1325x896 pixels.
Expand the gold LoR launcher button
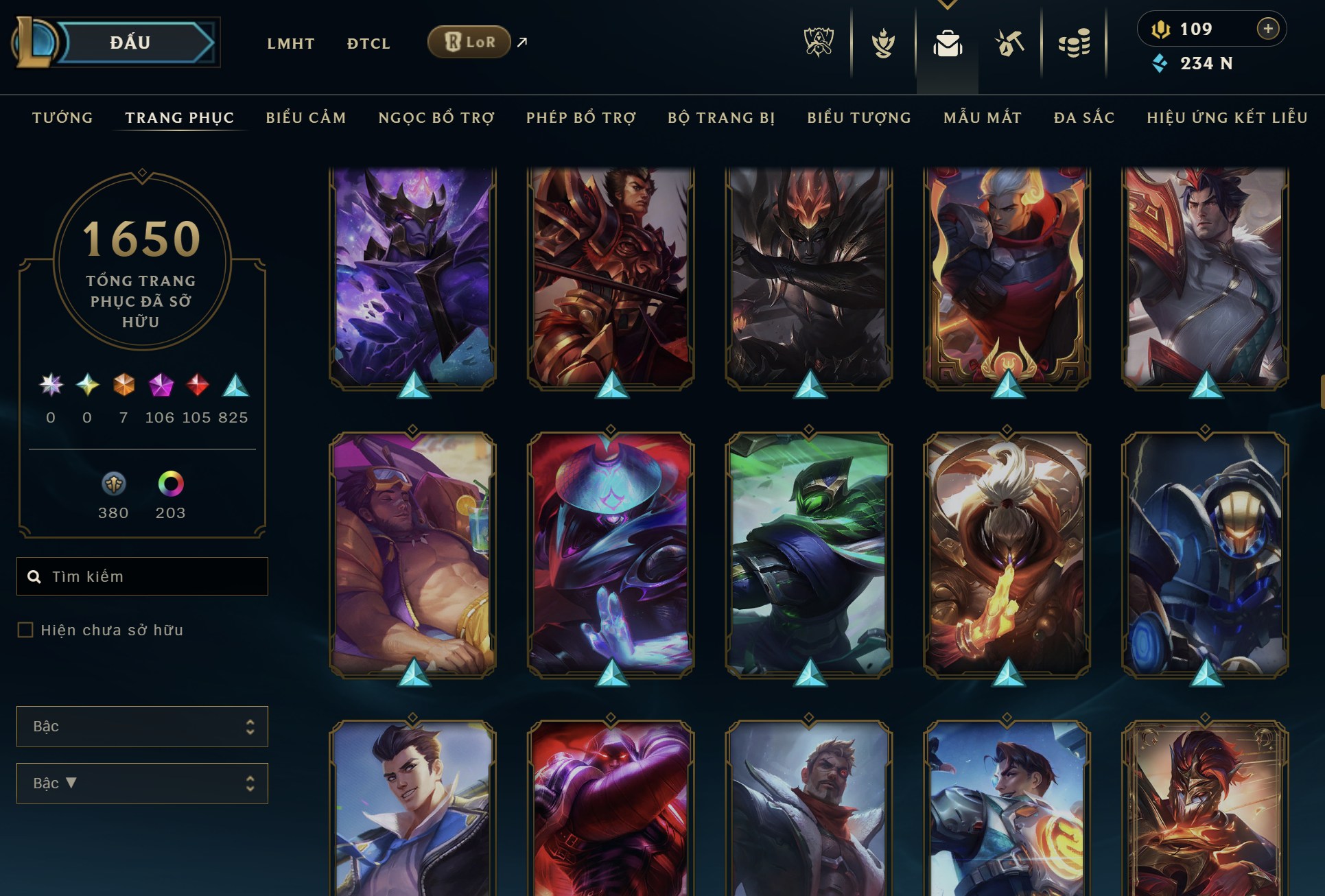[x=469, y=41]
